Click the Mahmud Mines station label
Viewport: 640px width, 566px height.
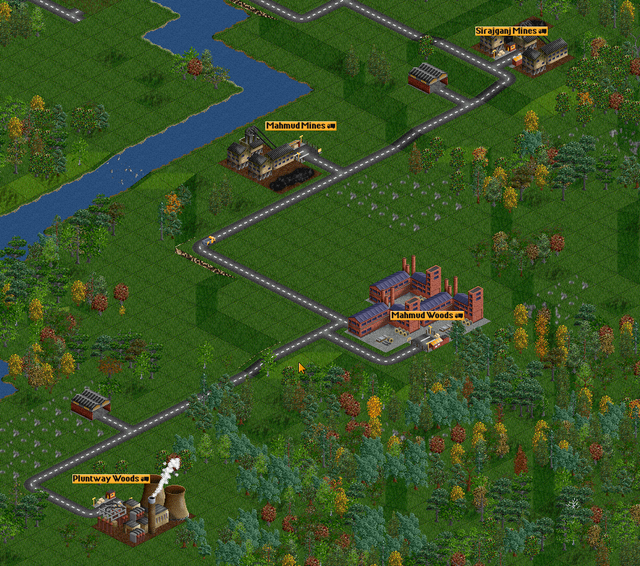tap(300, 126)
